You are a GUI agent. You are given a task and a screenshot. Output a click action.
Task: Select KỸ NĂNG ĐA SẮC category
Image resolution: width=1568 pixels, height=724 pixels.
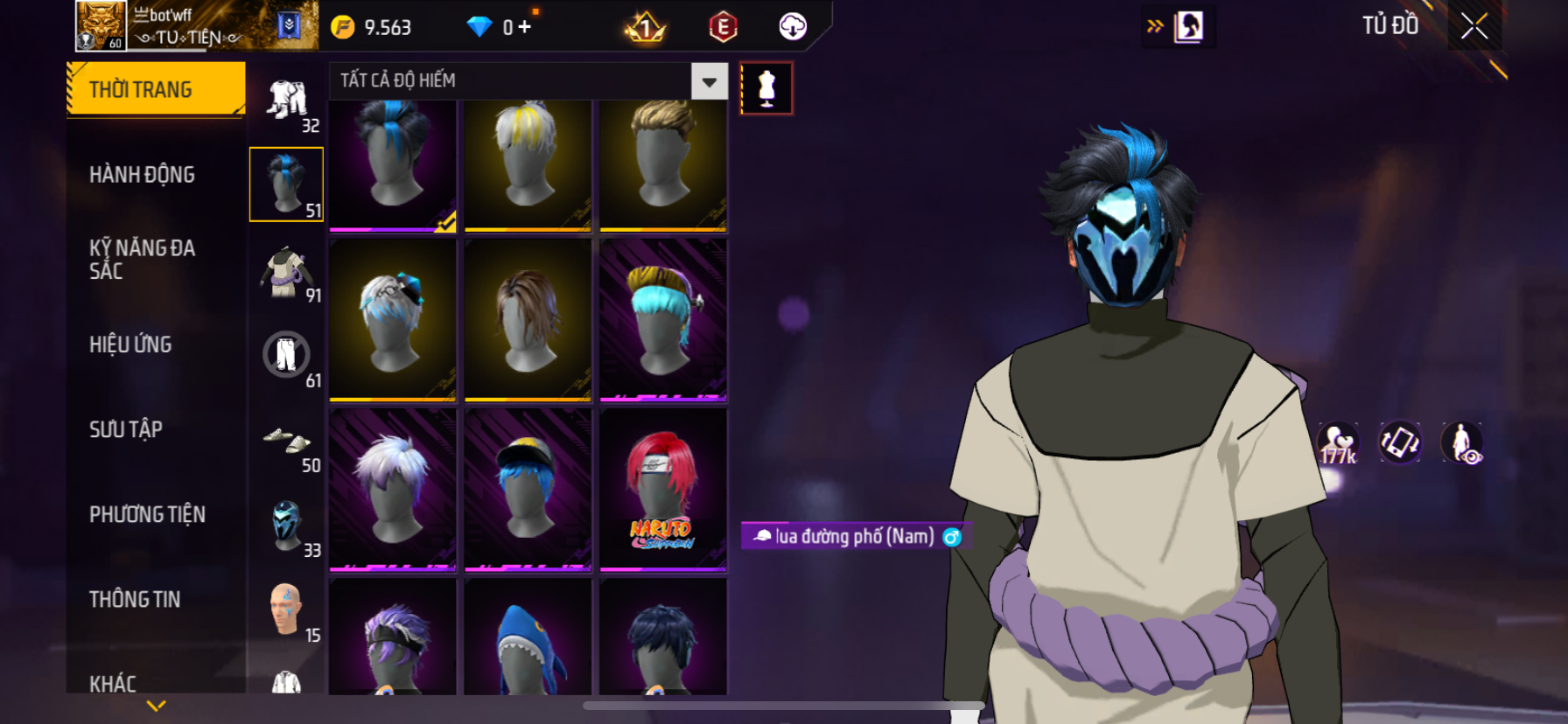coord(142,260)
